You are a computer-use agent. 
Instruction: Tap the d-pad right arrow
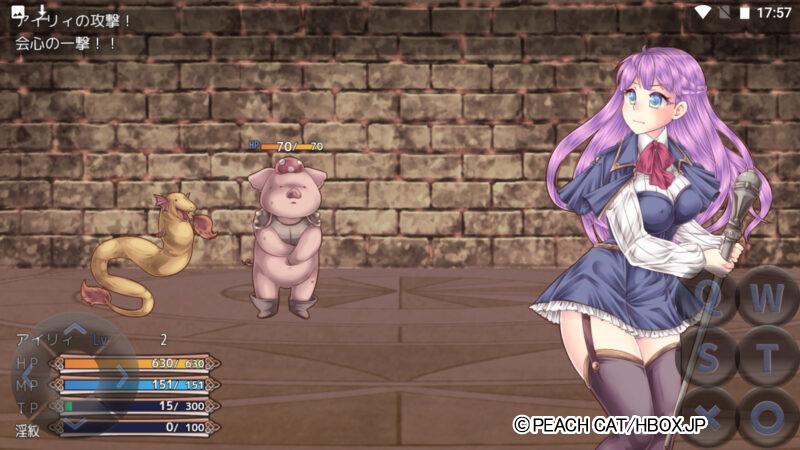(x=122, y=375)
